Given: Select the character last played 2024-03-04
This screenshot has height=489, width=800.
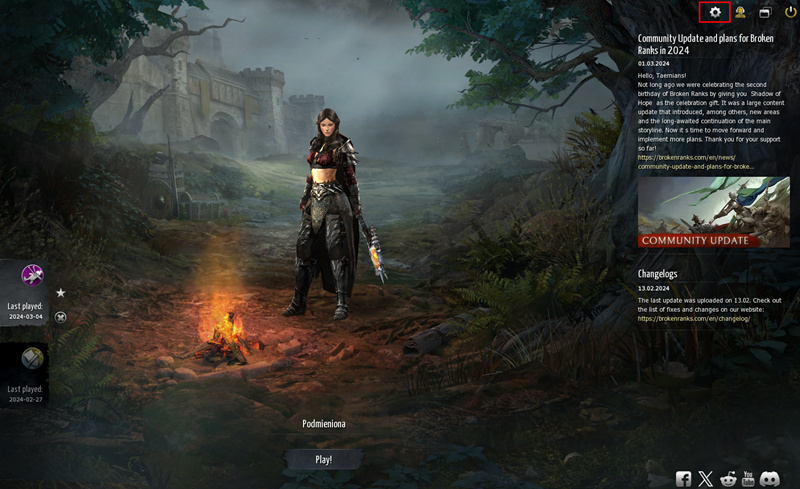Looking at the screenshot, I should [32, 275].
